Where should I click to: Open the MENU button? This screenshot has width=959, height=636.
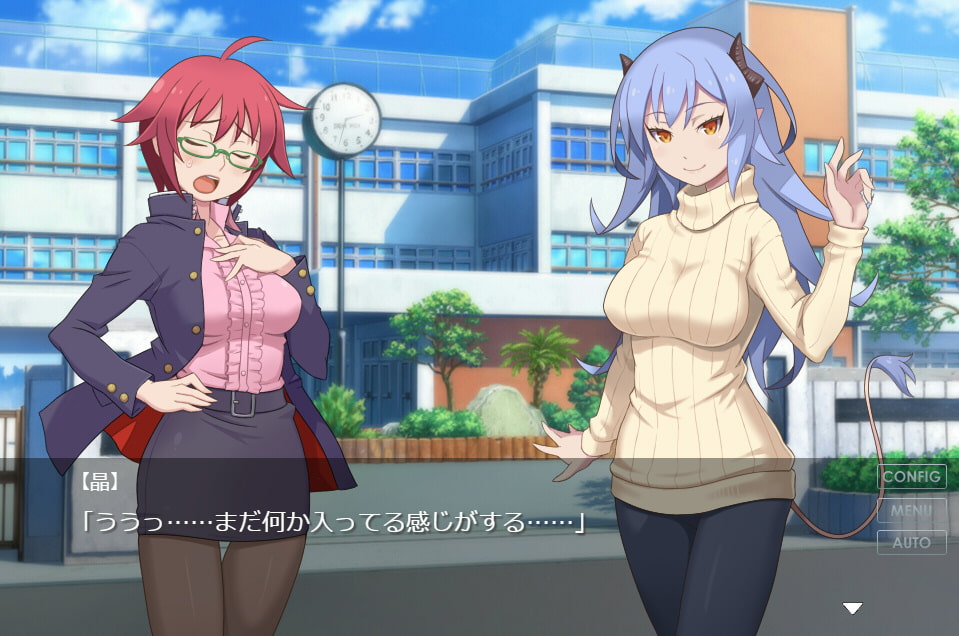(911, 510)
